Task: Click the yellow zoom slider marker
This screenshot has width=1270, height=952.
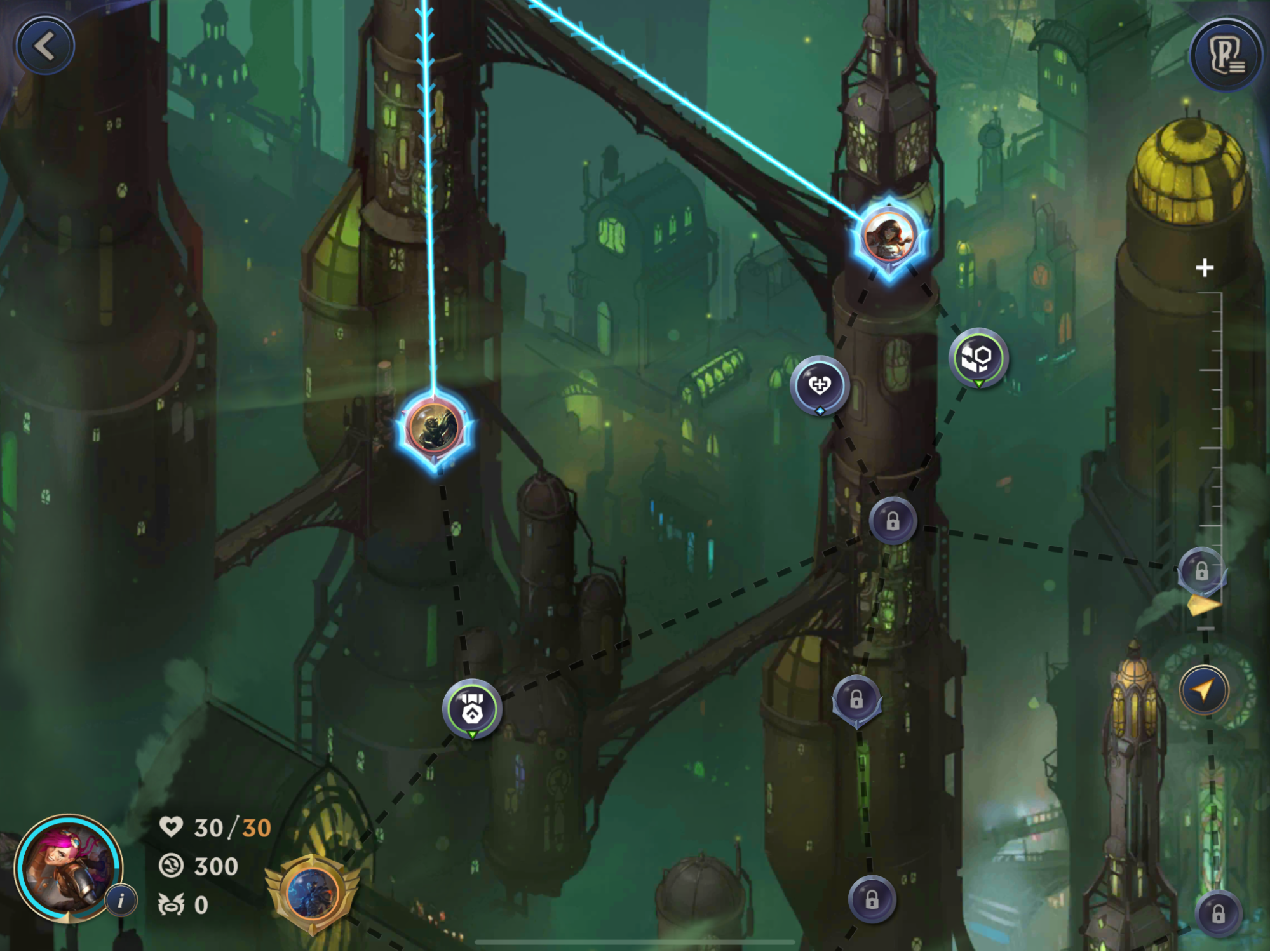Action: [x=1203, y=605]
